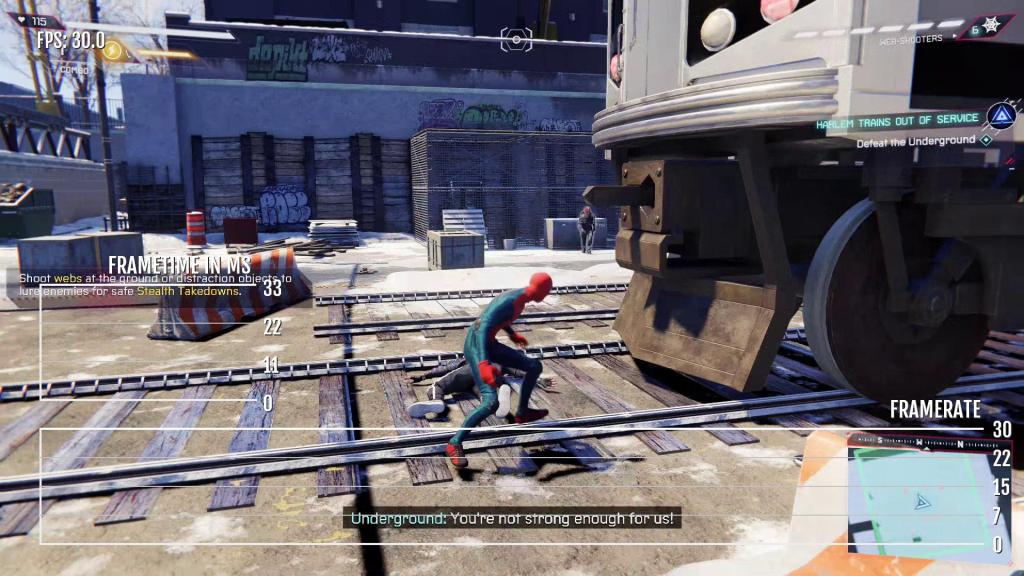Activate the camera icon at top center
This screenshot has width=1024, height=576.
tap(516, 39)
